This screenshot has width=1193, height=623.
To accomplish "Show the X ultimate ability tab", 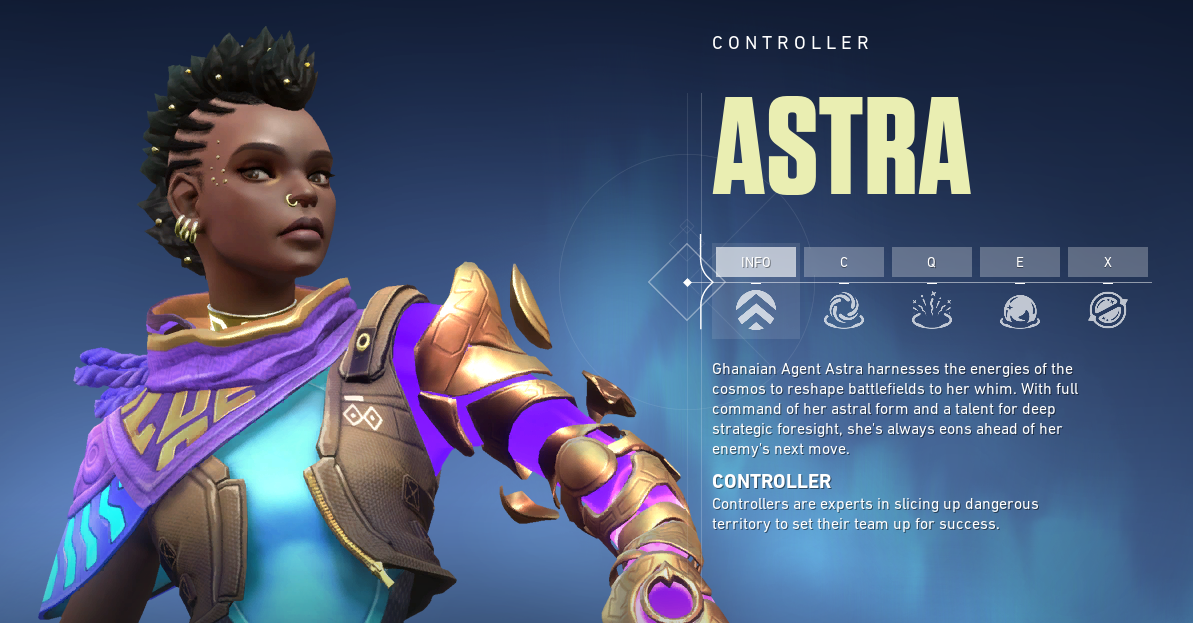I will click(1108, 262).
